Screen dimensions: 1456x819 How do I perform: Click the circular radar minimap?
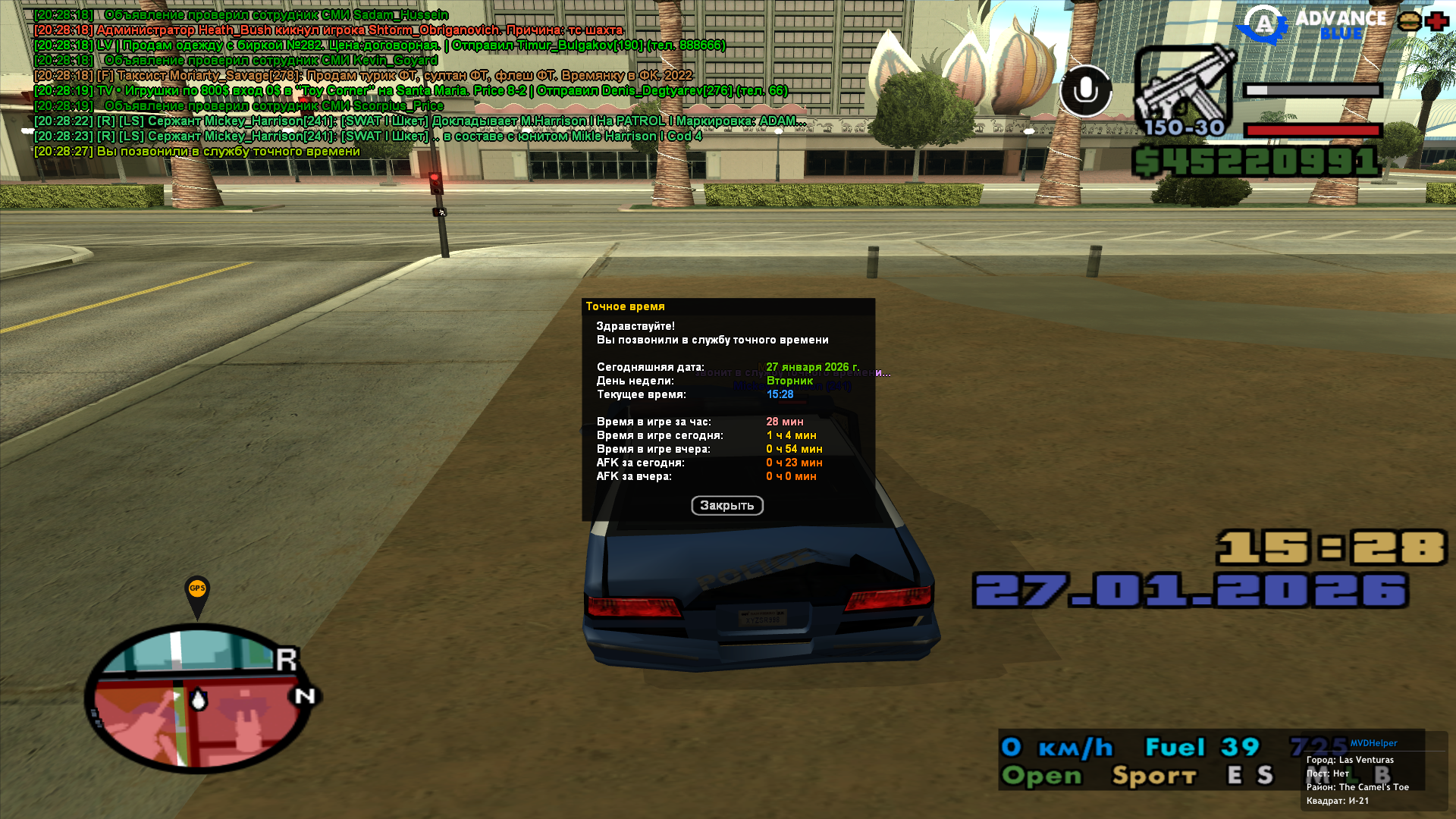pyautogui.click(x=200, y=699)
